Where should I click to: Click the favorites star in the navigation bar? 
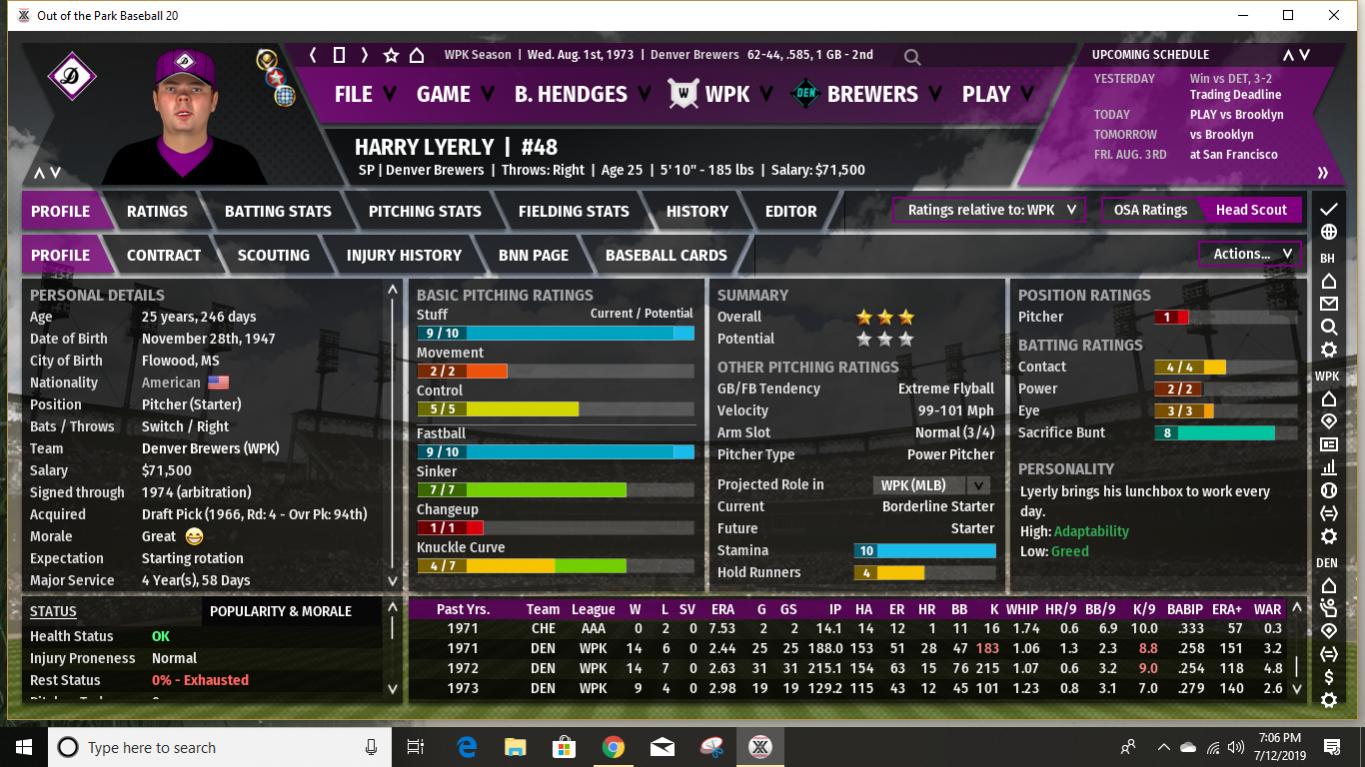pyautogui.click(x=389, y=55)
